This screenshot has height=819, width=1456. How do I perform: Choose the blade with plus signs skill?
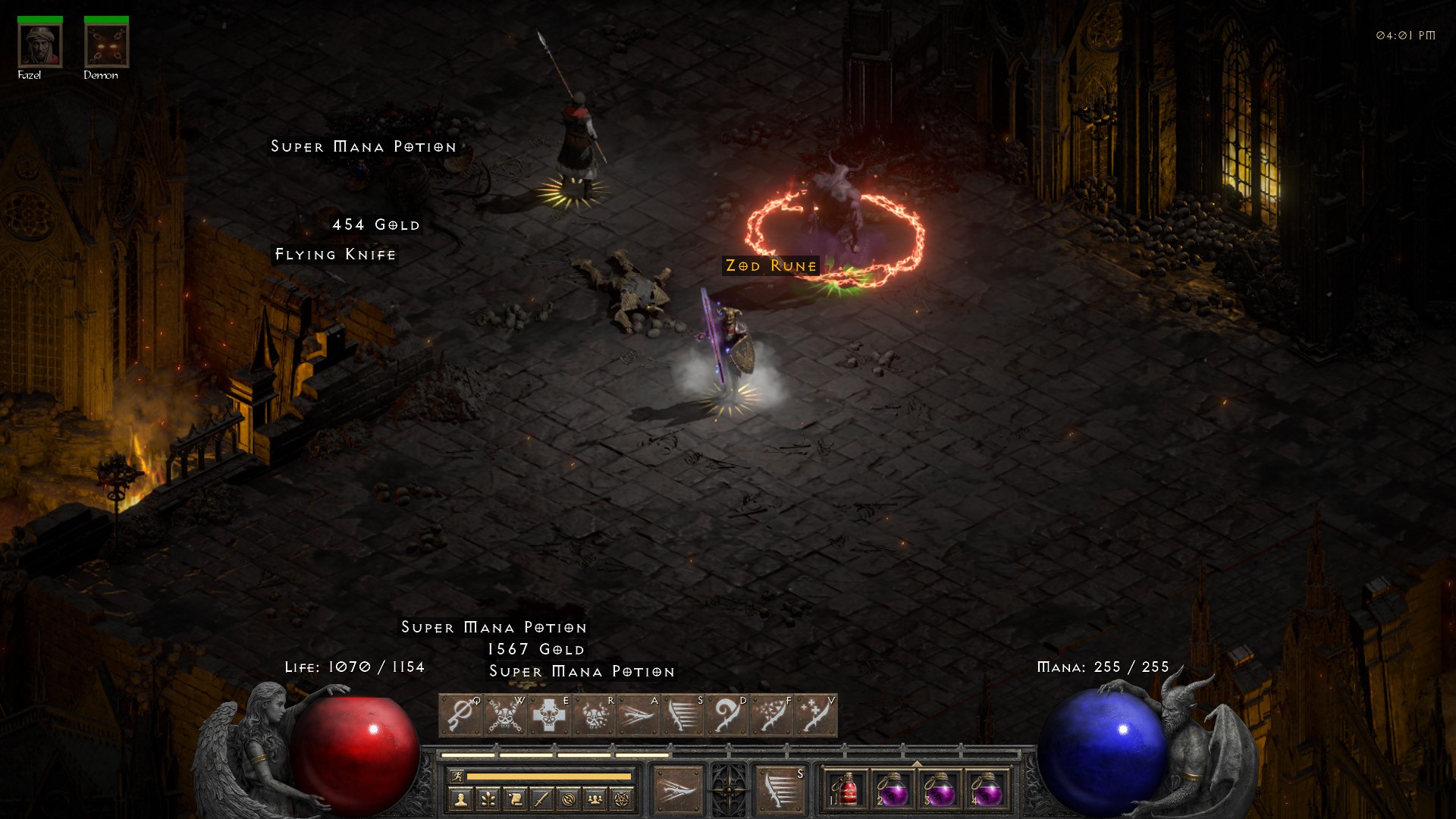click(815, 715)
